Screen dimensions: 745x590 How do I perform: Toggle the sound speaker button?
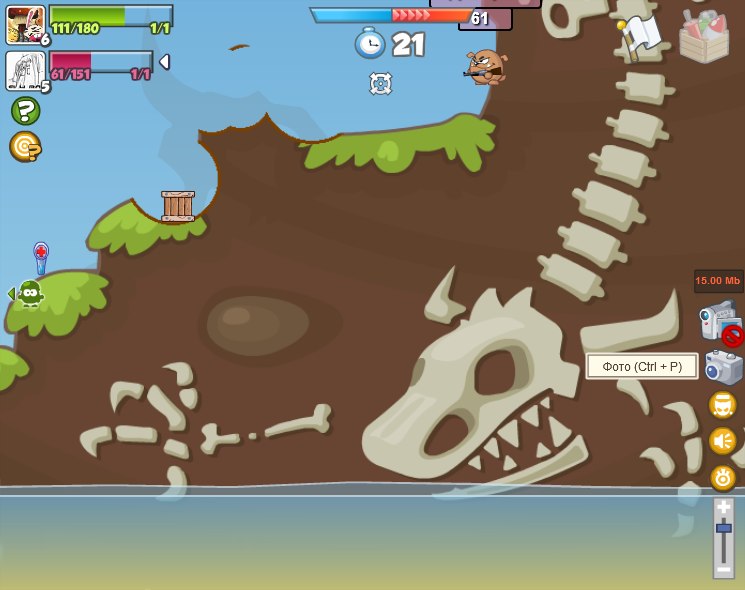pos(723,441)
